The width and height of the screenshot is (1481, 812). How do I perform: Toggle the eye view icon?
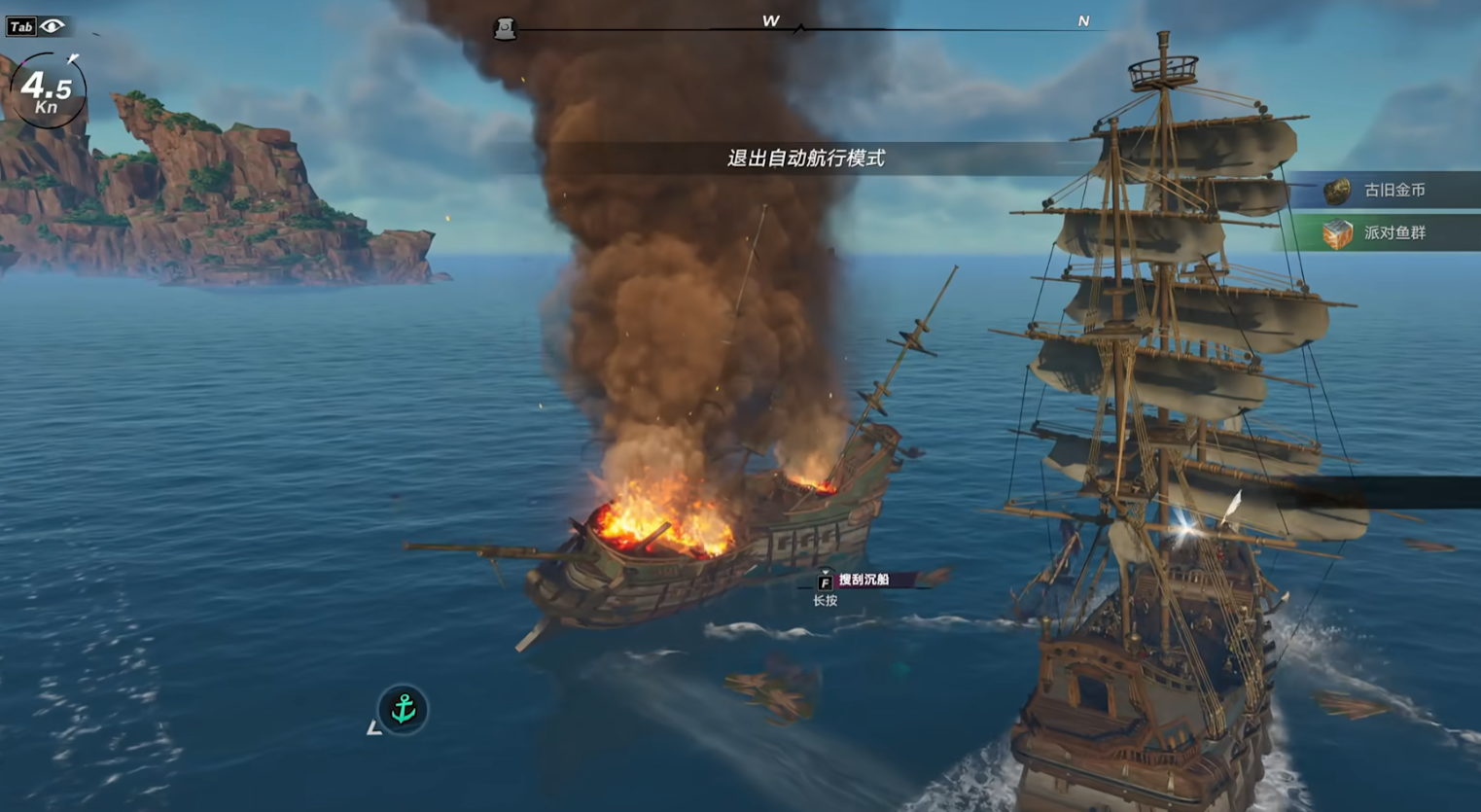(x=53, y=26)
